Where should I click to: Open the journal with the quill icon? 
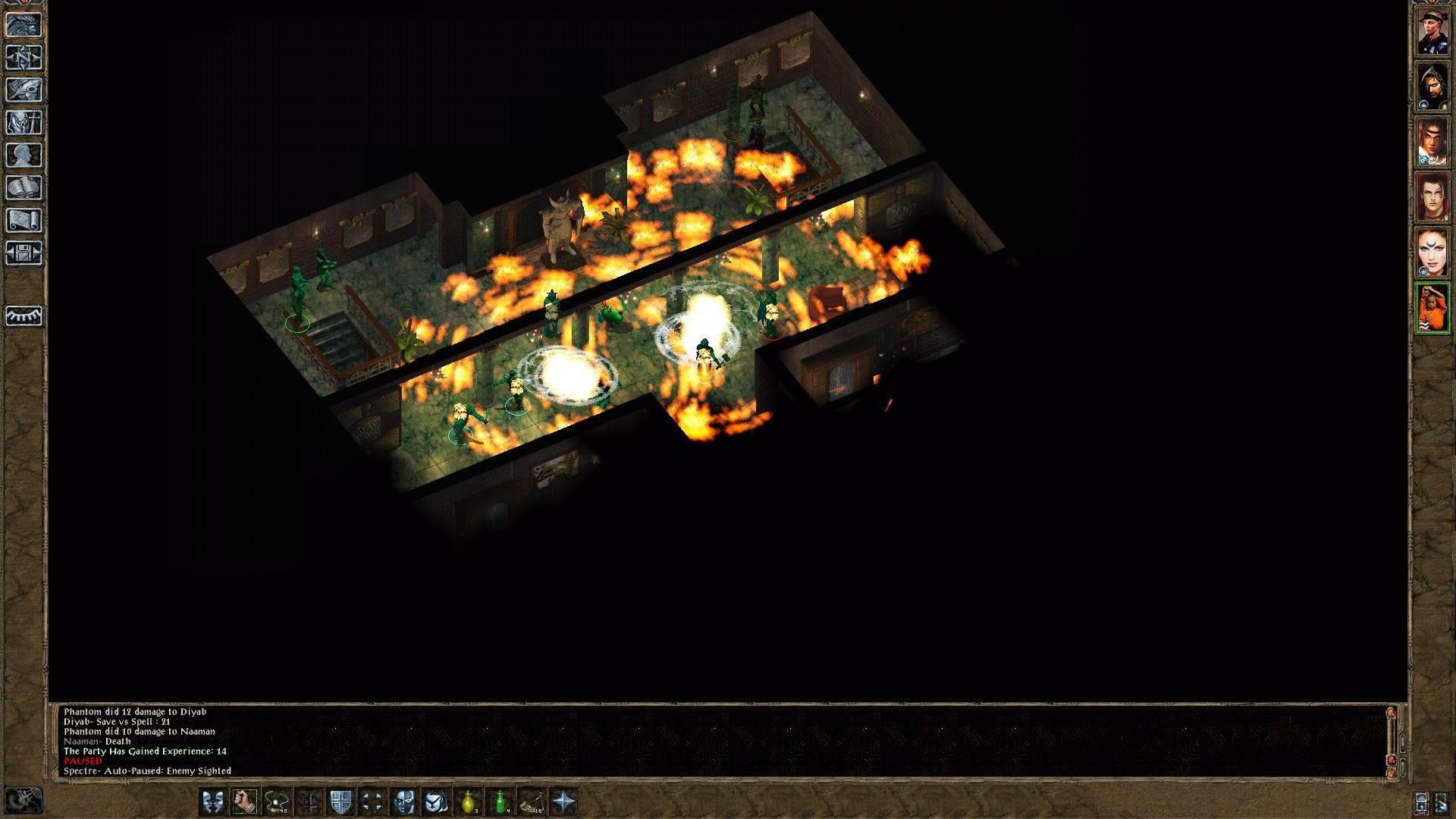tap(24, 91)
